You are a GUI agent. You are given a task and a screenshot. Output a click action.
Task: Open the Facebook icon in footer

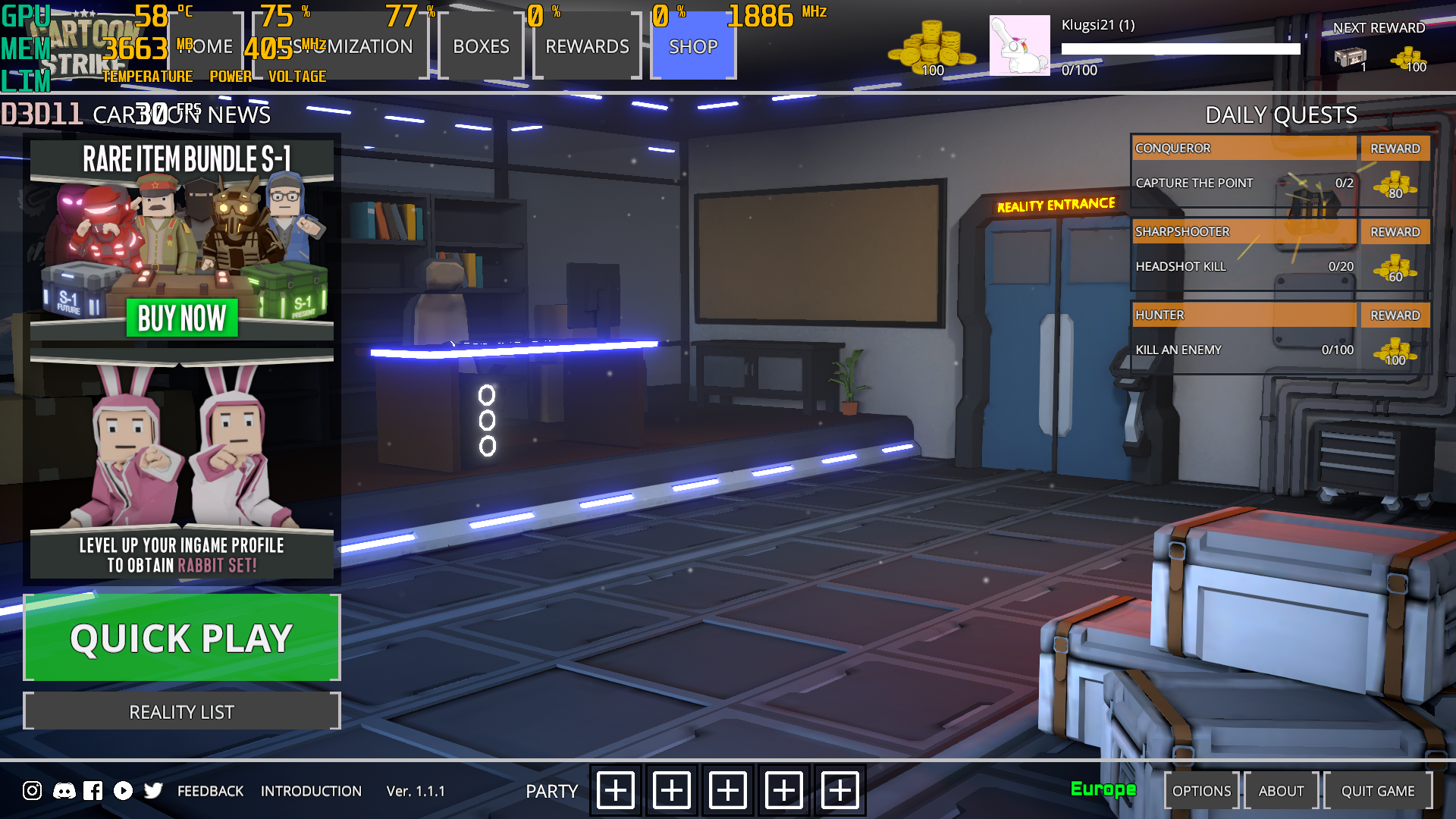(x=93, y=790)
